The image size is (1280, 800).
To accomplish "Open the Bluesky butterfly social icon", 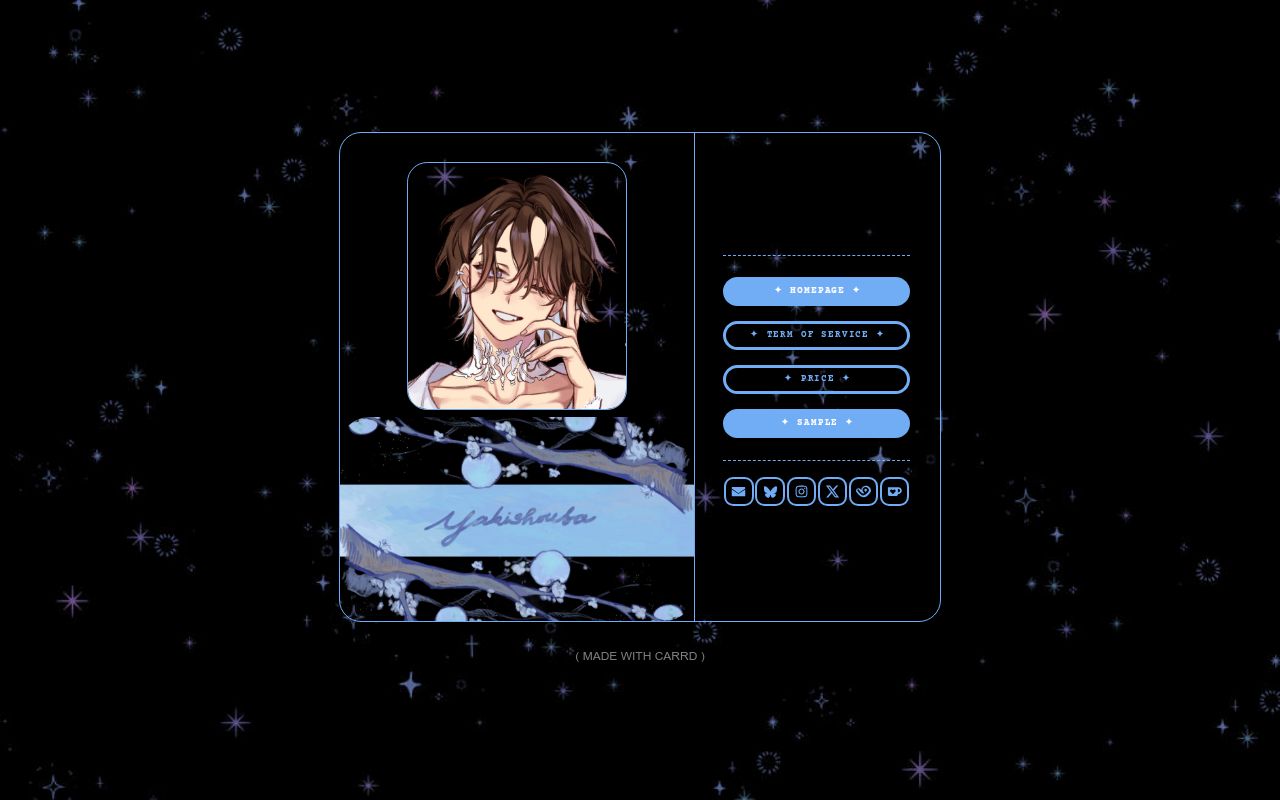I will (x=770, y=491).
